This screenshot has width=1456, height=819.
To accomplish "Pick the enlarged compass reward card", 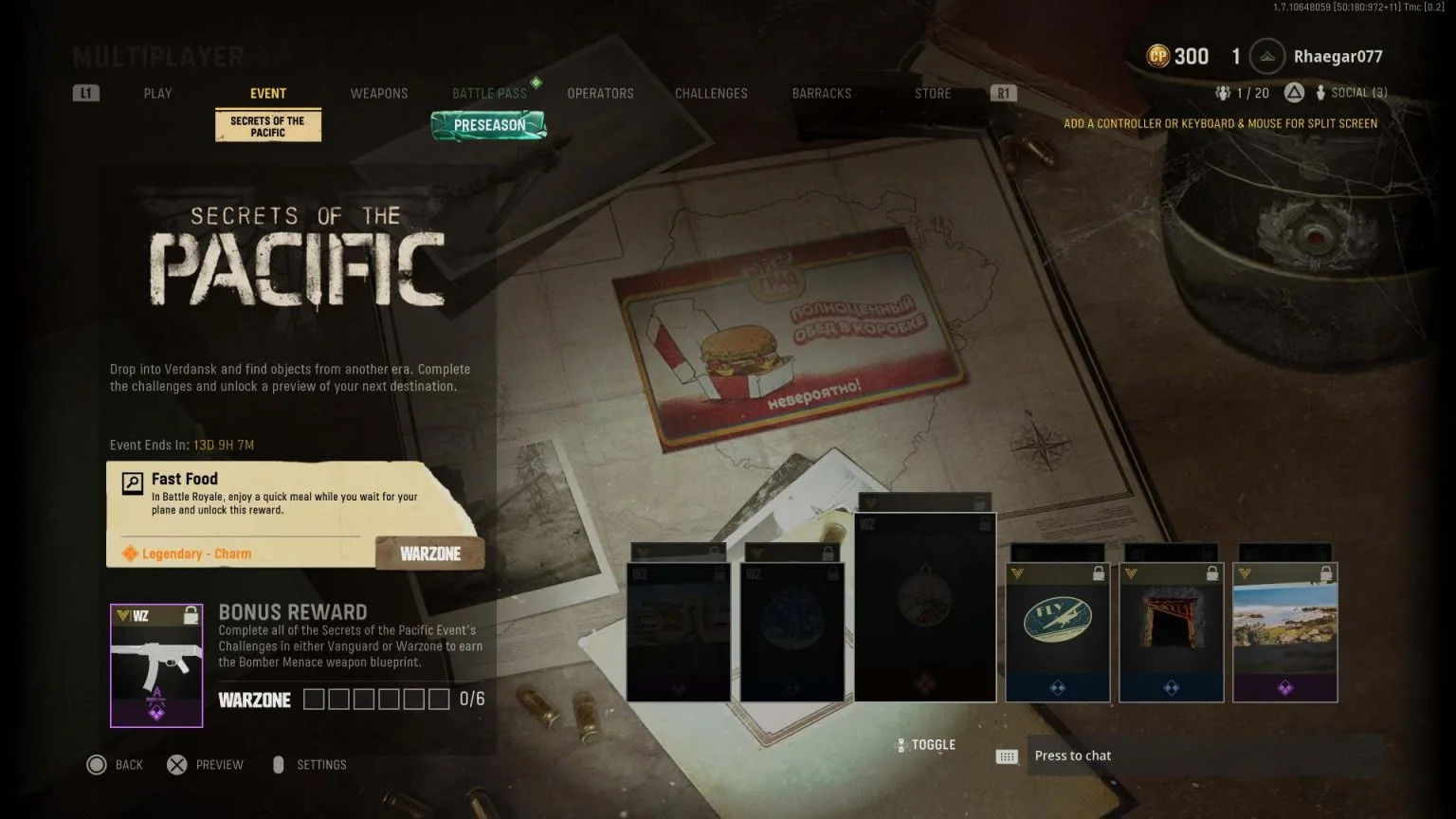I will [925, 607].
